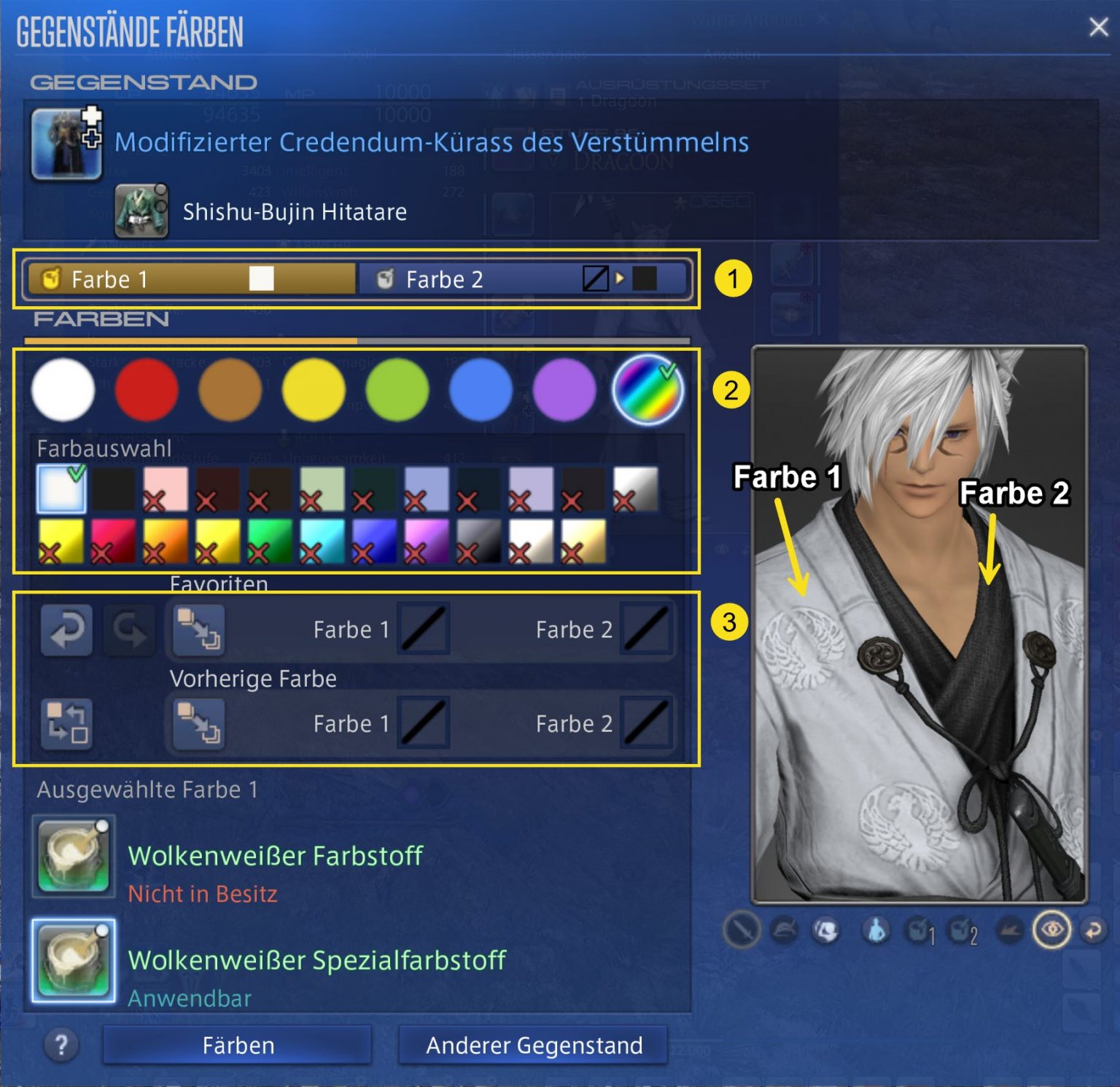Click the redo arrow icon
Screen dimensions: 1120x1087
tap(130, 629)
